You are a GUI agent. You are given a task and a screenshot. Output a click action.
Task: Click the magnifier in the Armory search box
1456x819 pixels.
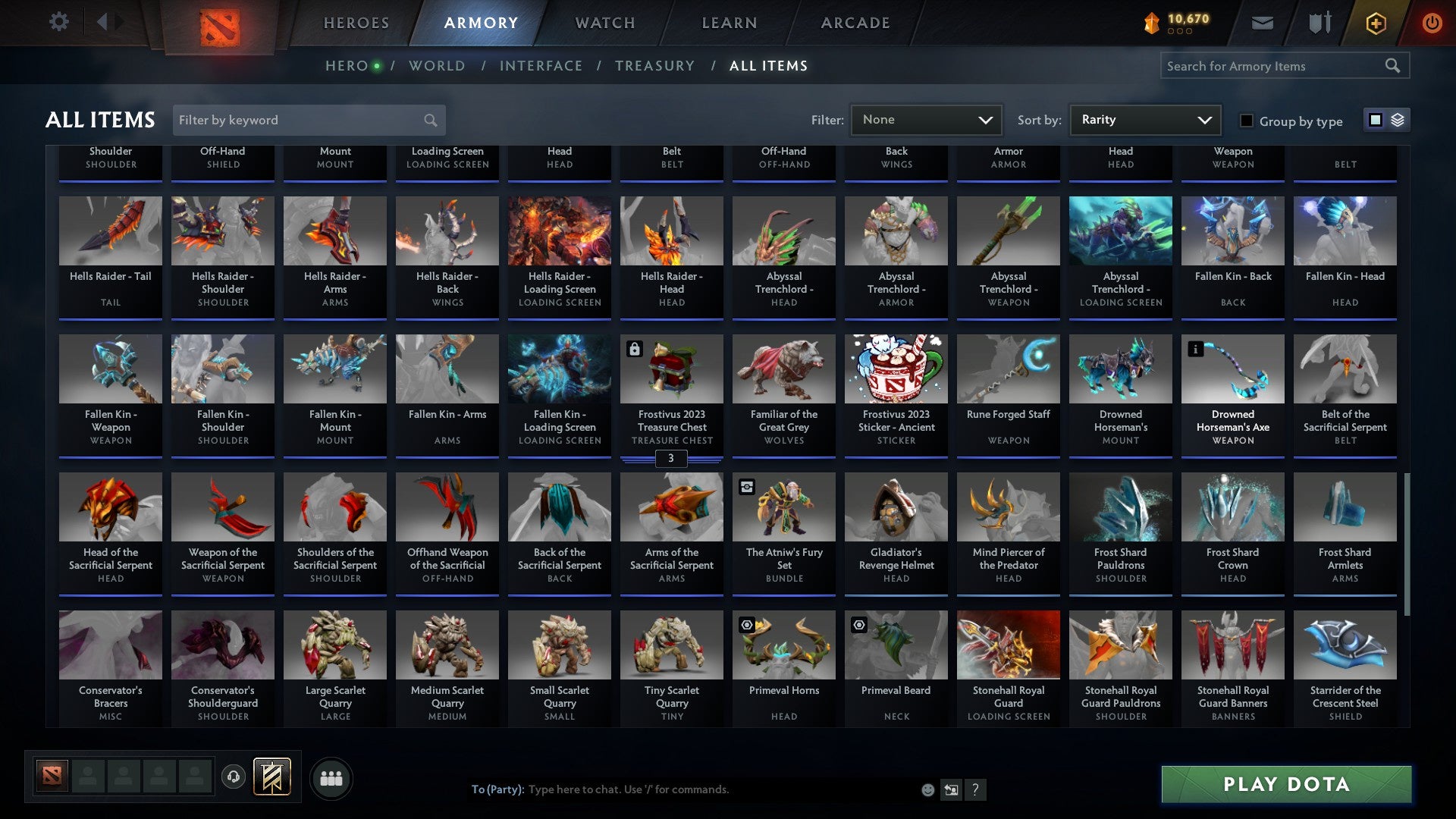tap(1394, 65)
